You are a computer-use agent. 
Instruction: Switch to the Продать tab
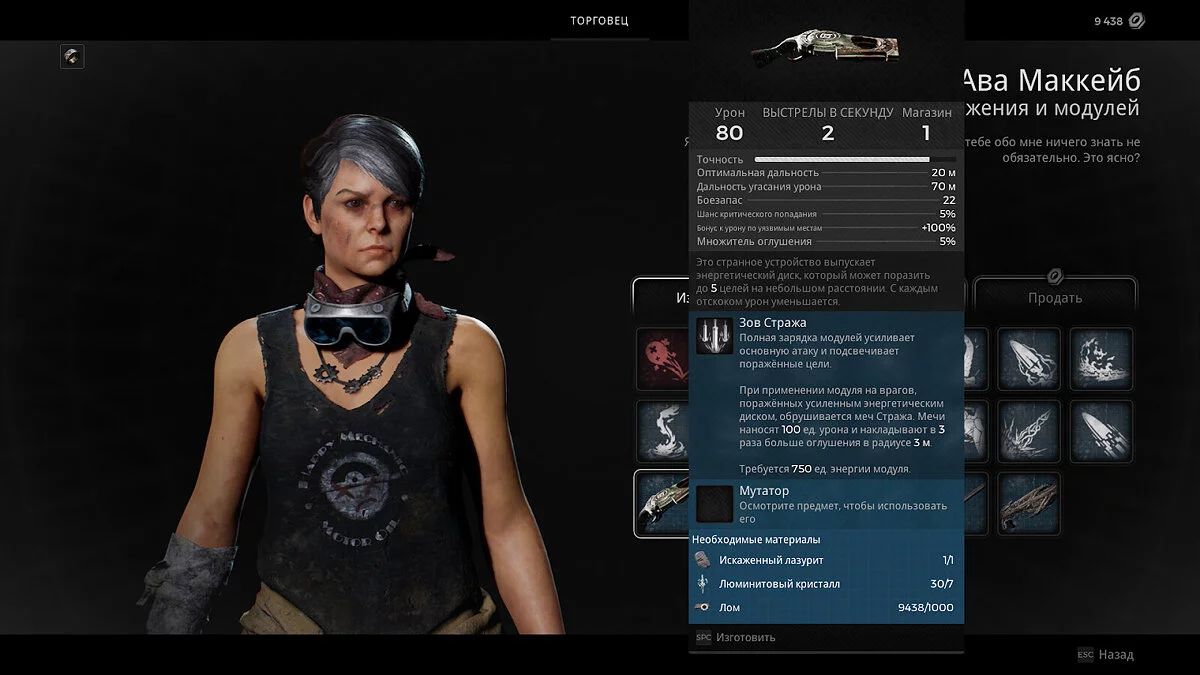click(x=1055, y=297)
